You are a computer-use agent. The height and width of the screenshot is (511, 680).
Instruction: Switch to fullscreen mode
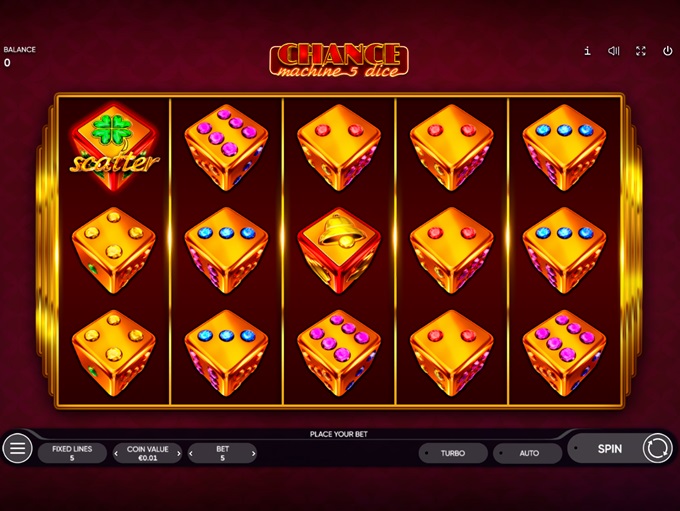pos(641,51)
